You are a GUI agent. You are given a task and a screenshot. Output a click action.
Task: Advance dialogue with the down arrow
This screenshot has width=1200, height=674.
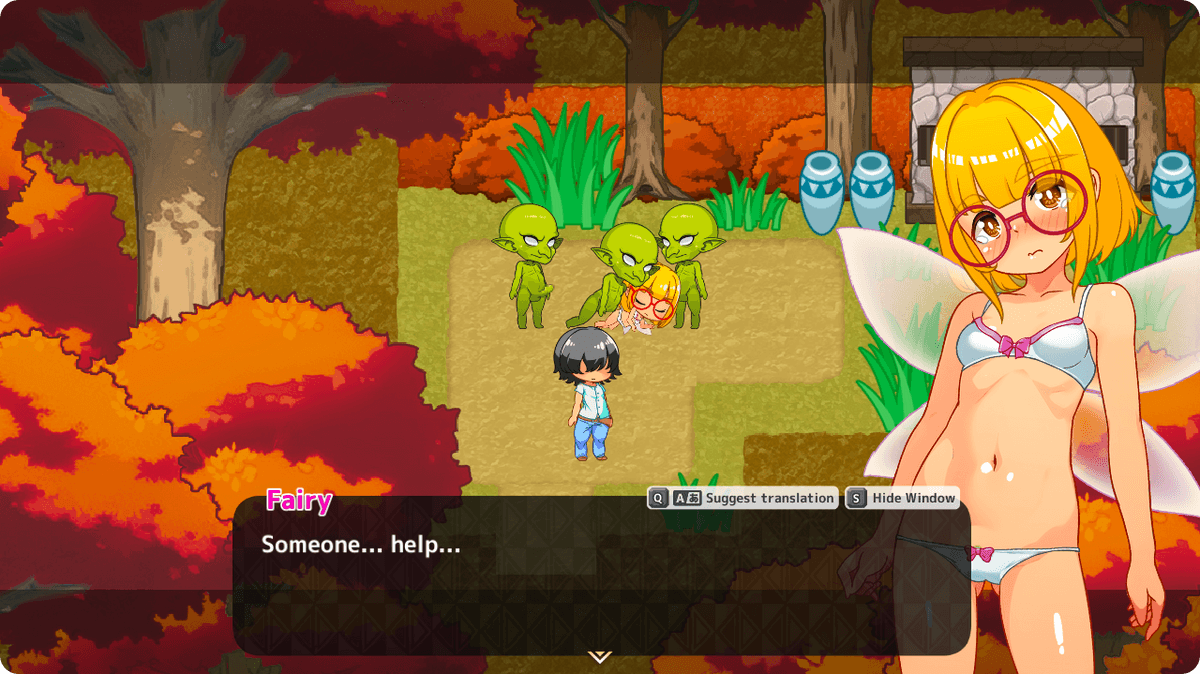(x=599, y=657)
